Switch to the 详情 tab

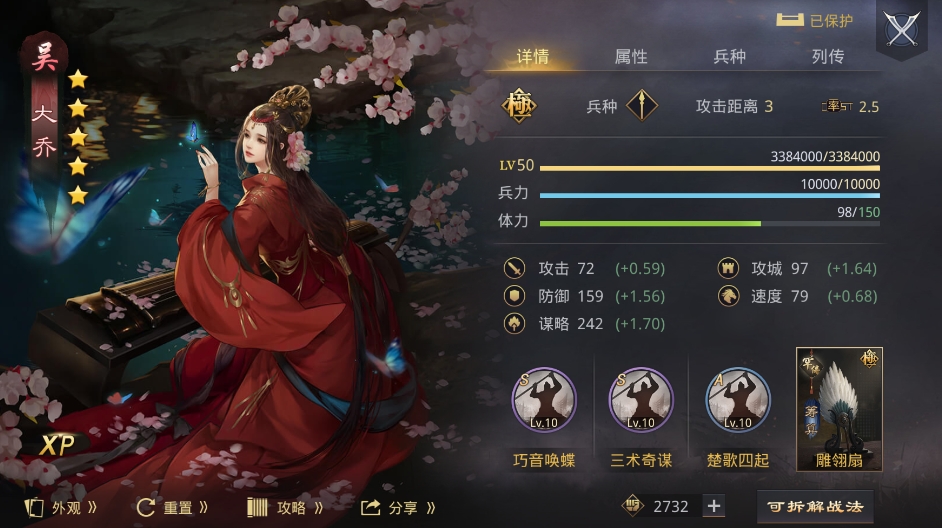coord(532,57)
